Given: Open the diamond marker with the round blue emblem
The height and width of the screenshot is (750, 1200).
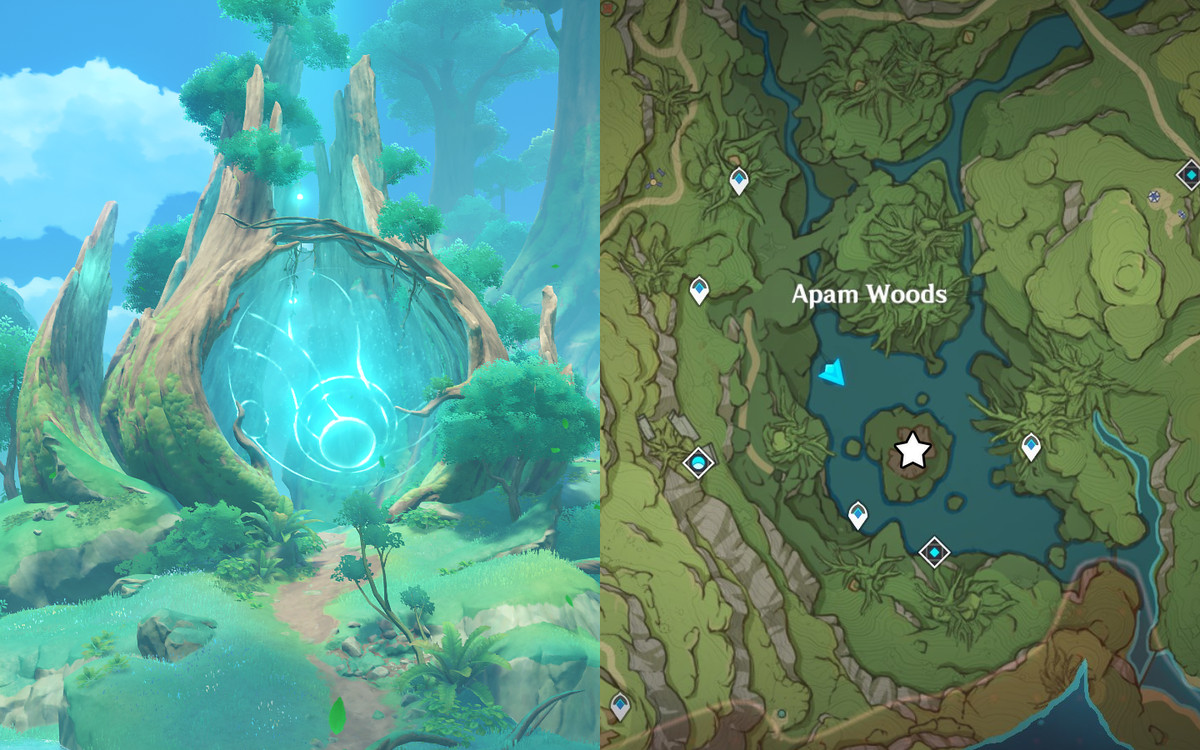Looking at the screenshot, I should [698, 463].
